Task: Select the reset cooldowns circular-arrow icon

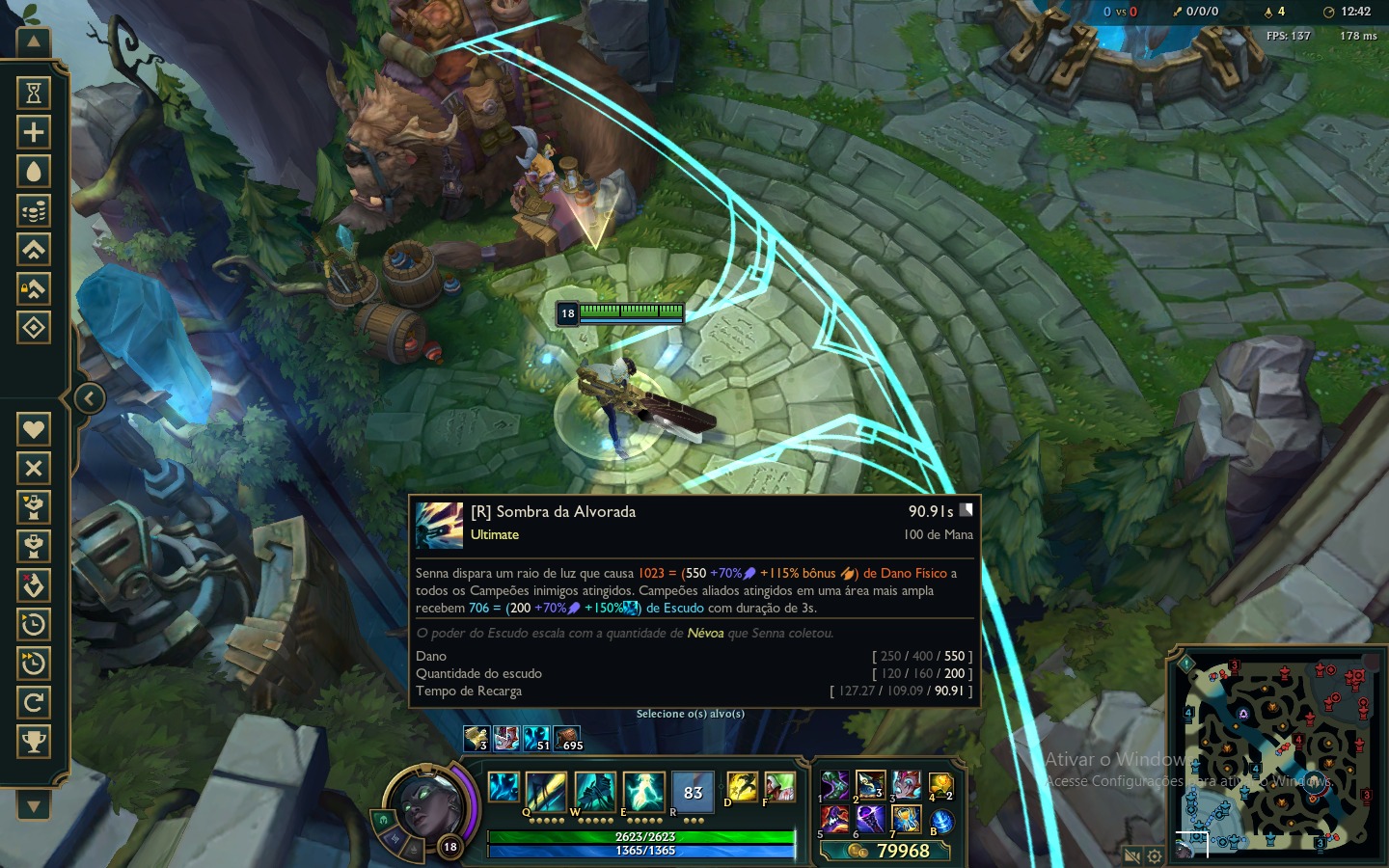Action: (x=34, y=702)
